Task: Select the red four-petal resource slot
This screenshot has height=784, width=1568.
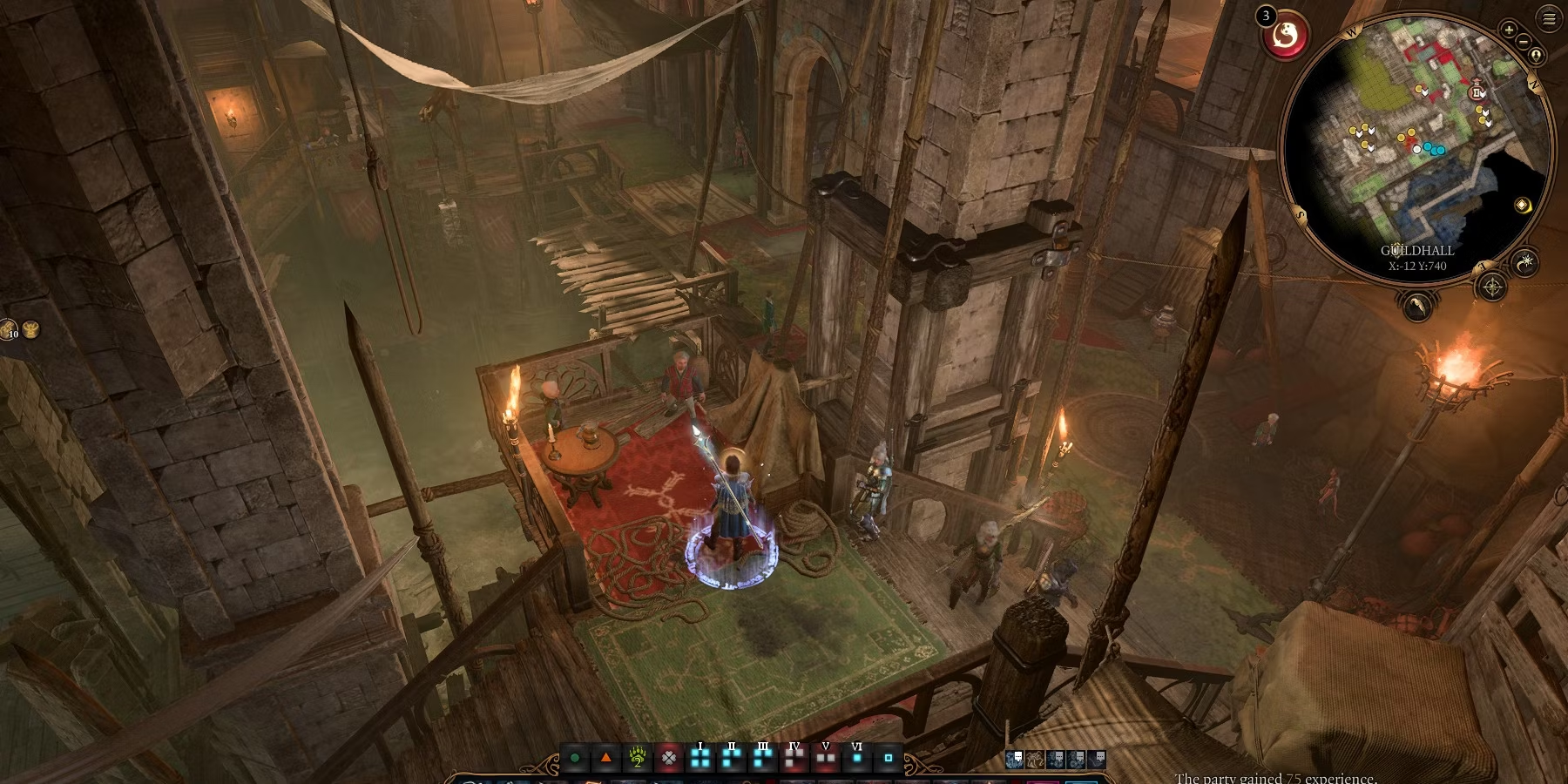Action: pos(669,758)
